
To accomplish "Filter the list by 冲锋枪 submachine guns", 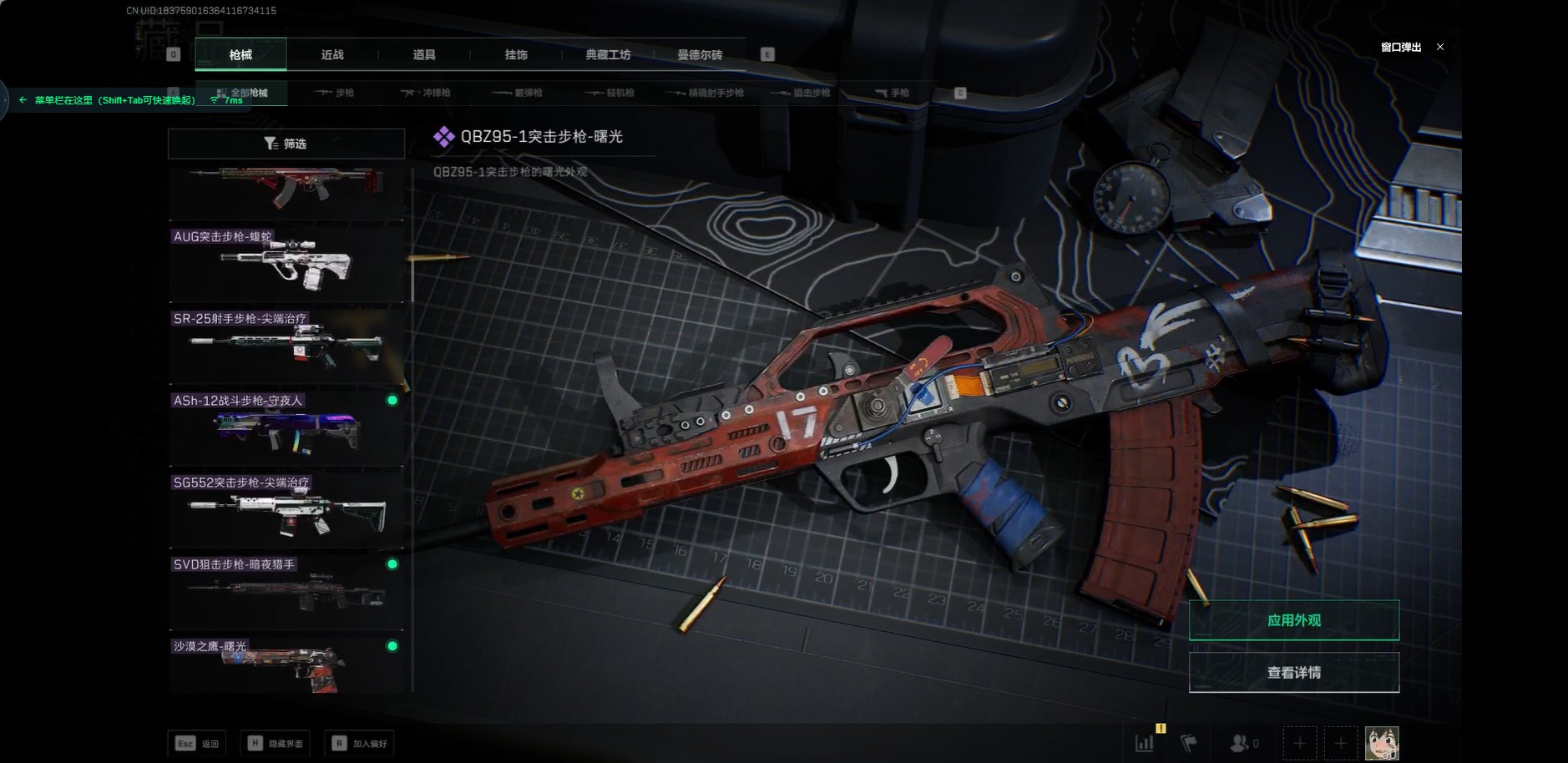I will (426, 93).
